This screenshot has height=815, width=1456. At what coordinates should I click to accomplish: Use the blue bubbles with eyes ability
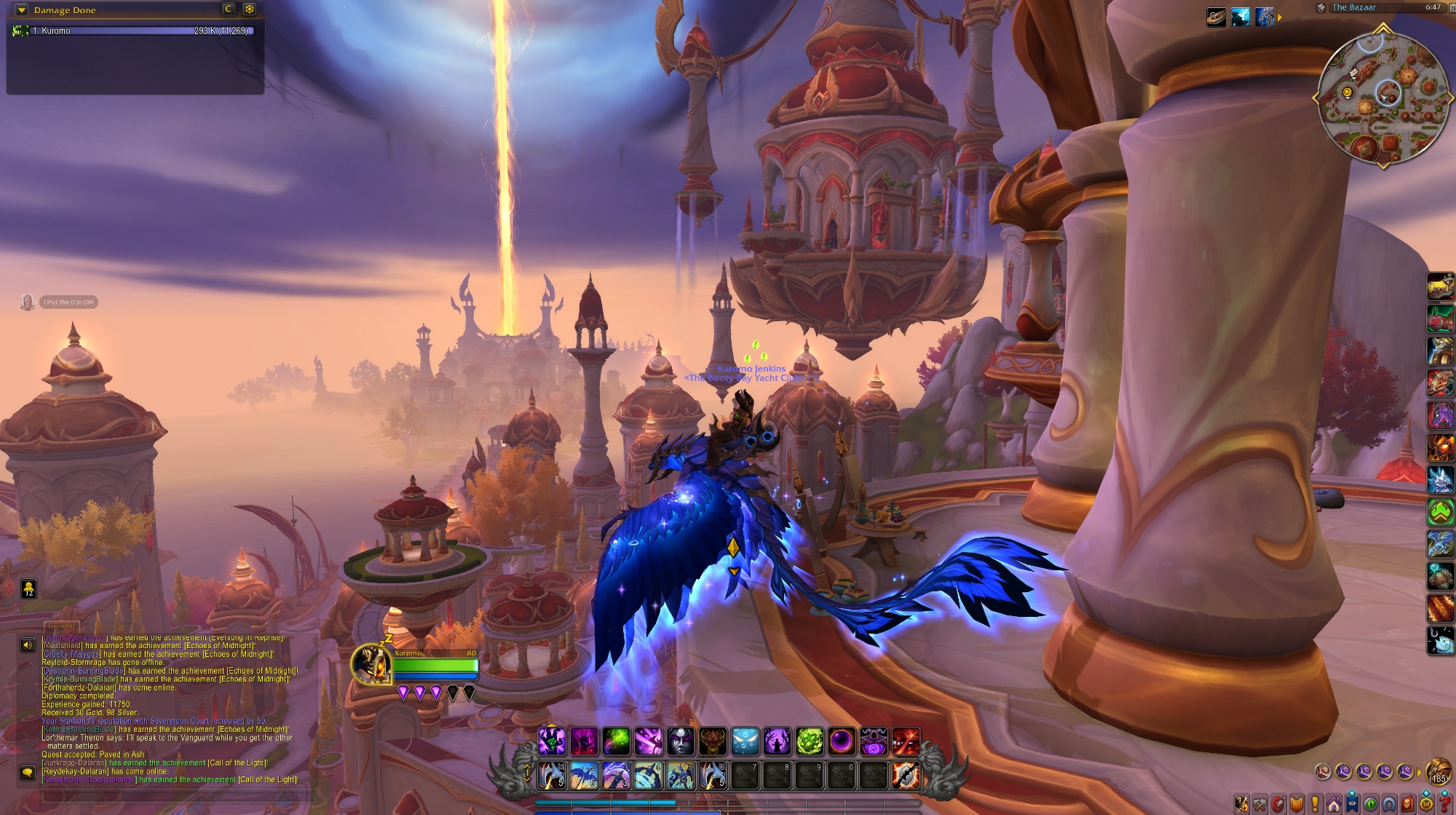click(745, 741)
